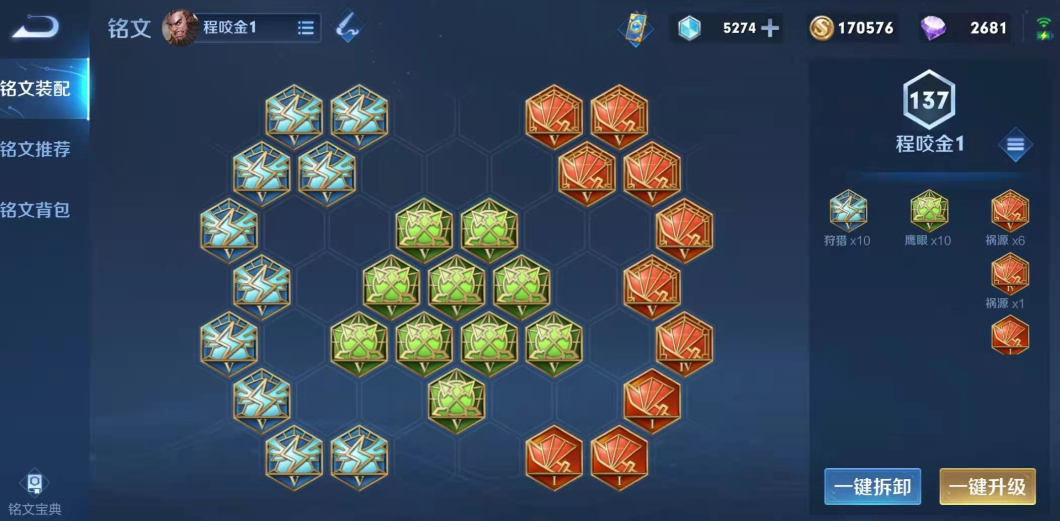Open the 铭文推荐 tab
The width and height of the screenshot is (1060, 521).
click(x=38, y=150)
